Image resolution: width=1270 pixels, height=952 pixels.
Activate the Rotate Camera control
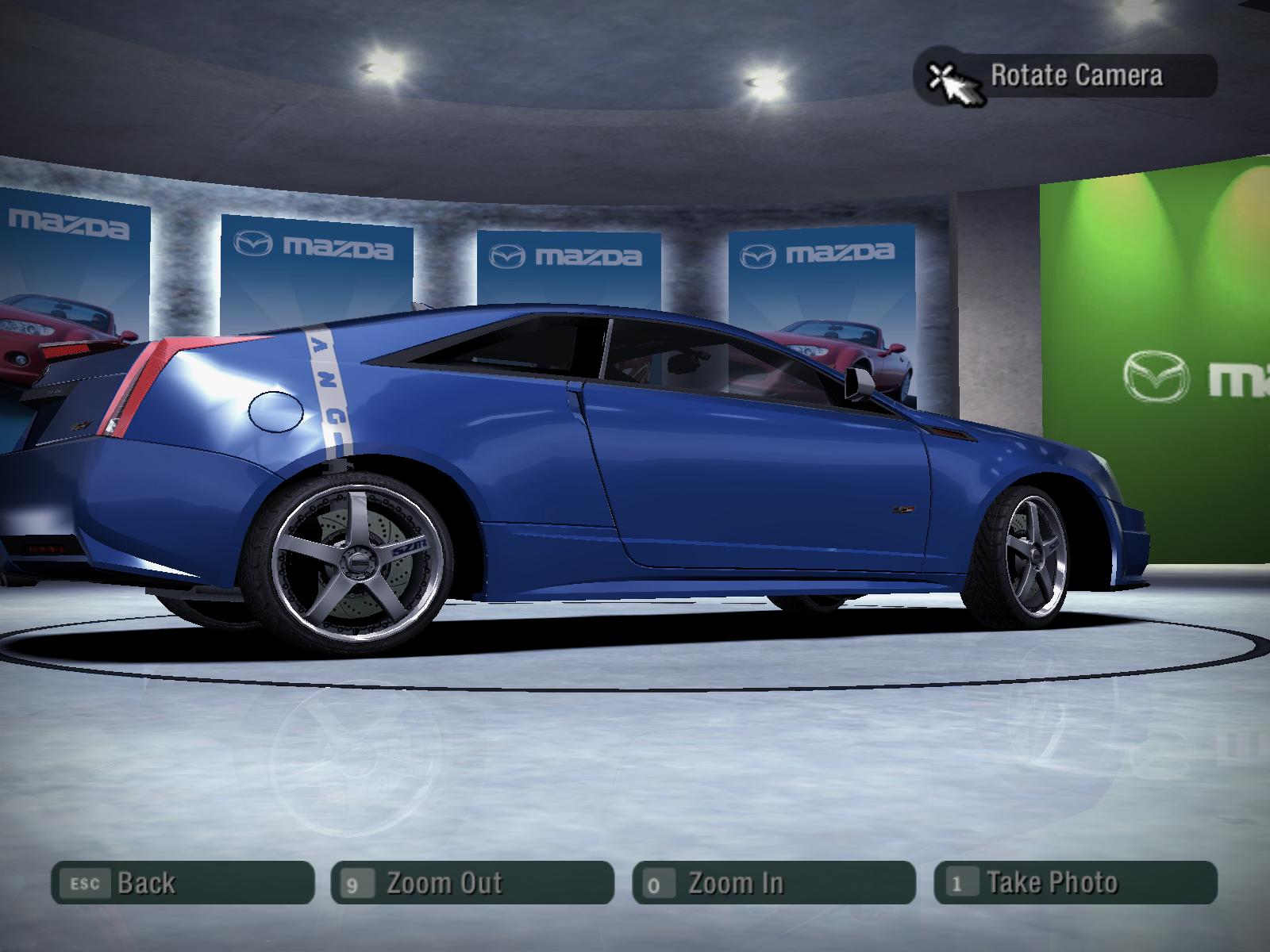click(x=1065, y=76)
